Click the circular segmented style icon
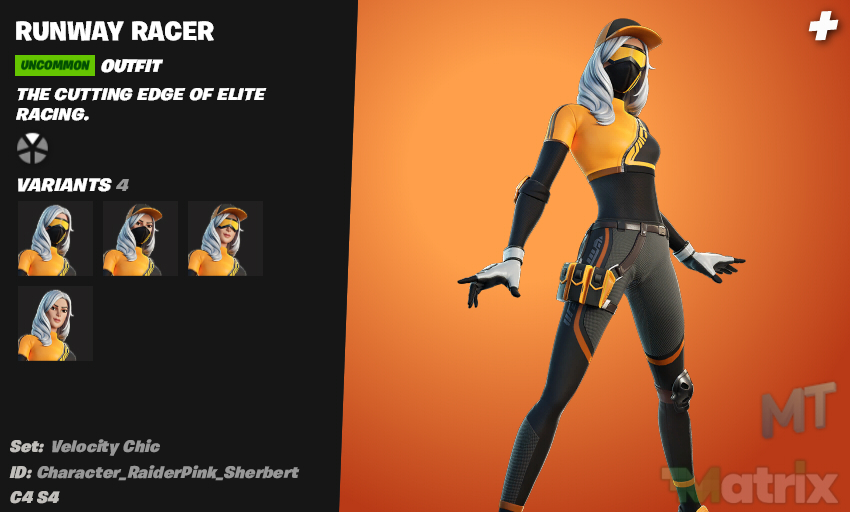This screenshot has width=850, height=512. coord(32,148)
